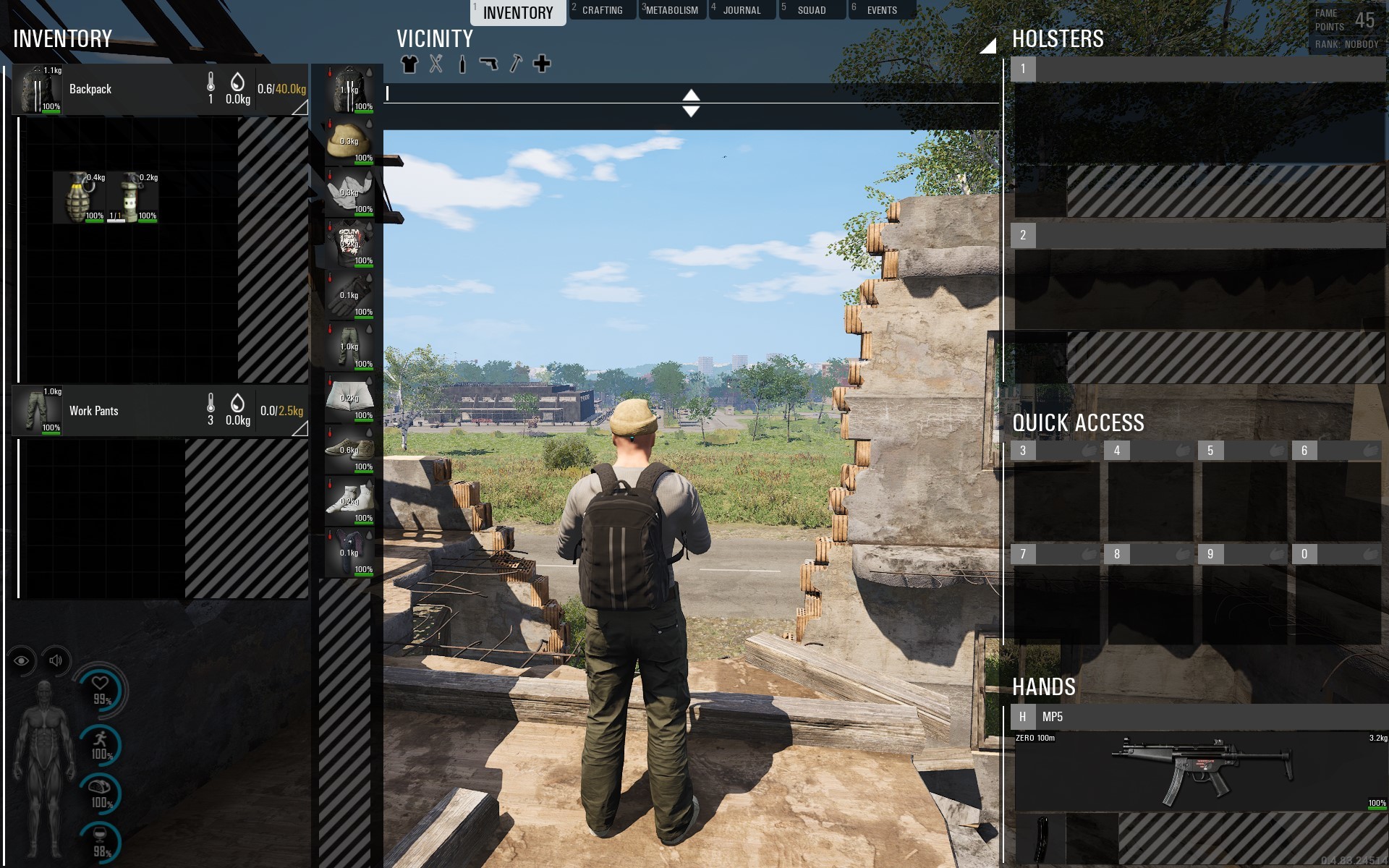The height and width of the screenshot is (868, 1389).
Task: Select the Inventory tab
Action: [518, 12]
